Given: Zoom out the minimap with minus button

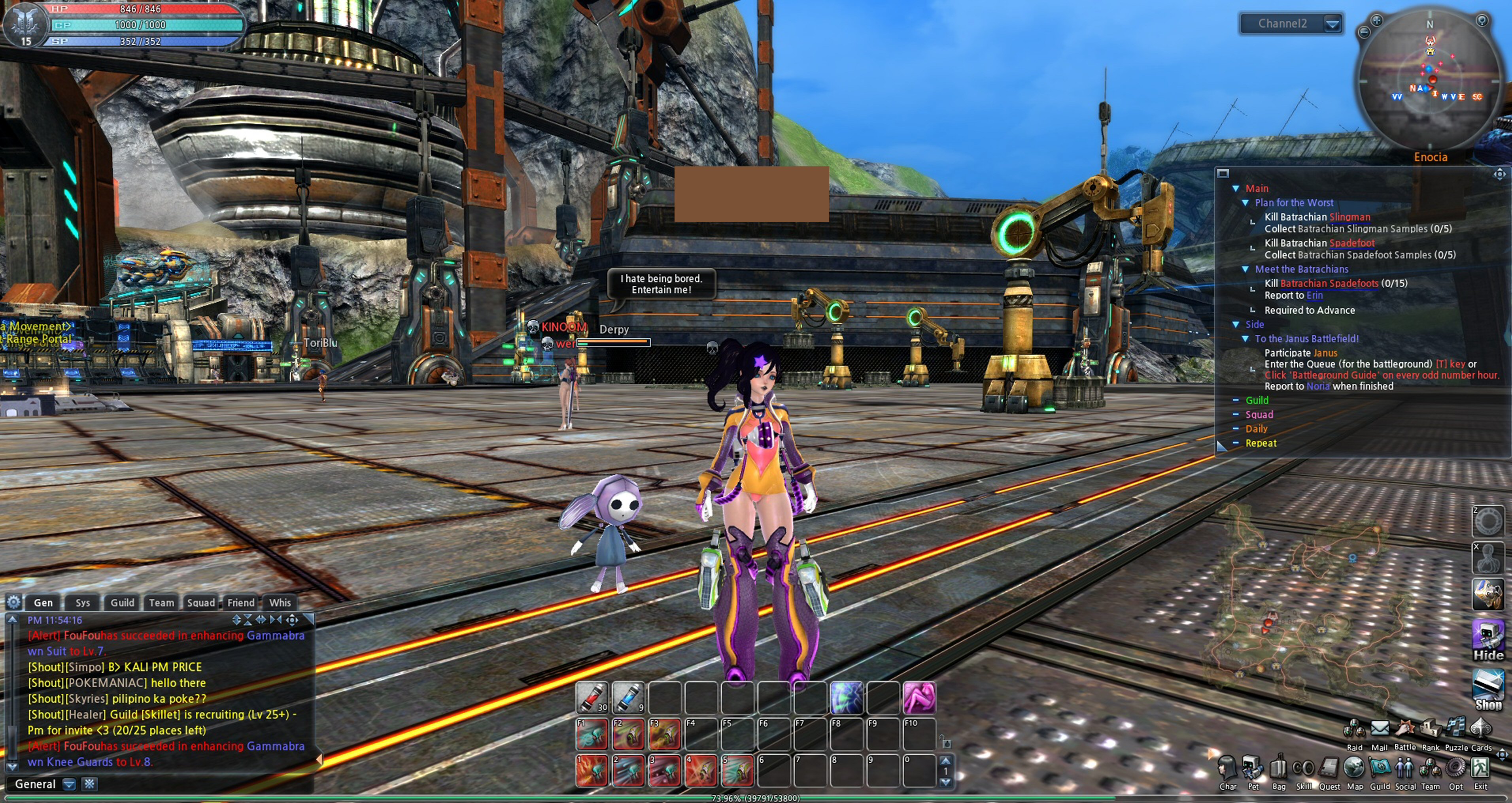Looking at the screenshot, I should (1363, 33).
